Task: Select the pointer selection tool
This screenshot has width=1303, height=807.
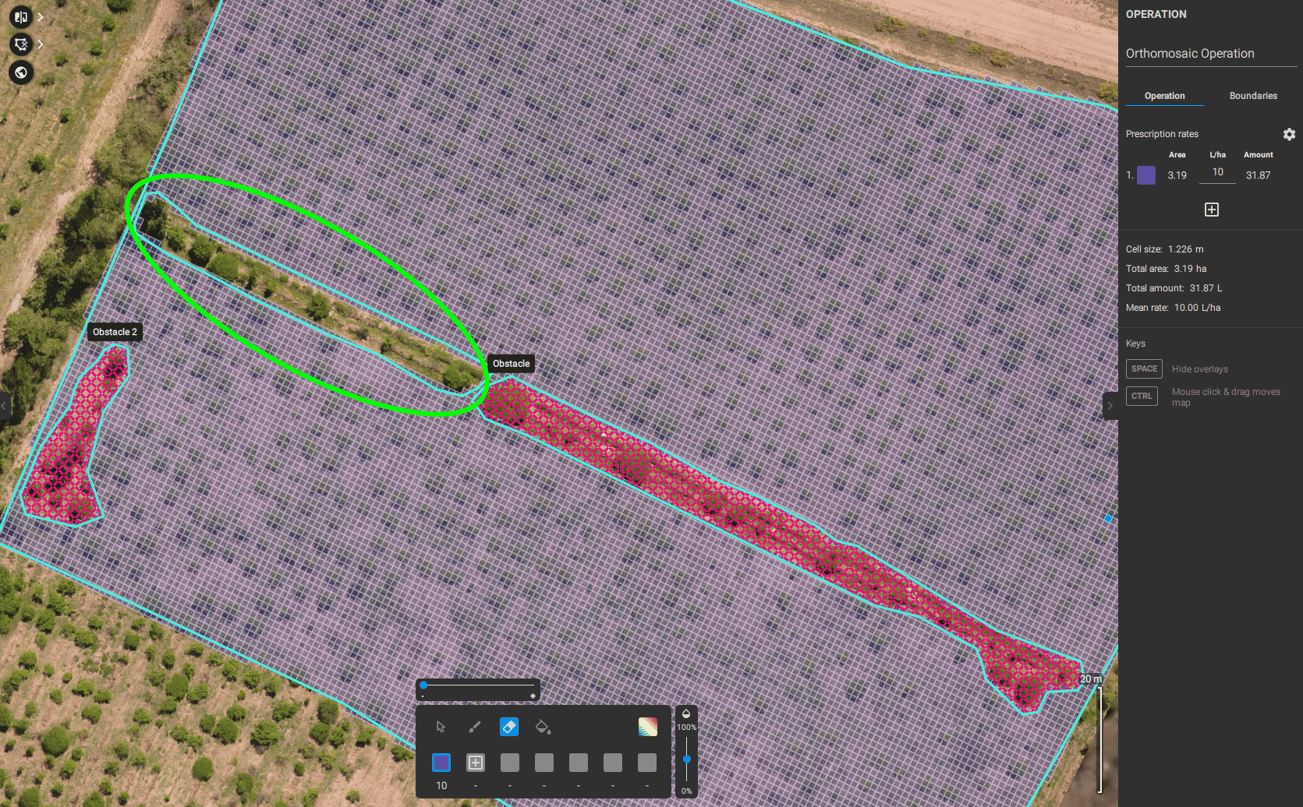Action: tap(441, 727)
